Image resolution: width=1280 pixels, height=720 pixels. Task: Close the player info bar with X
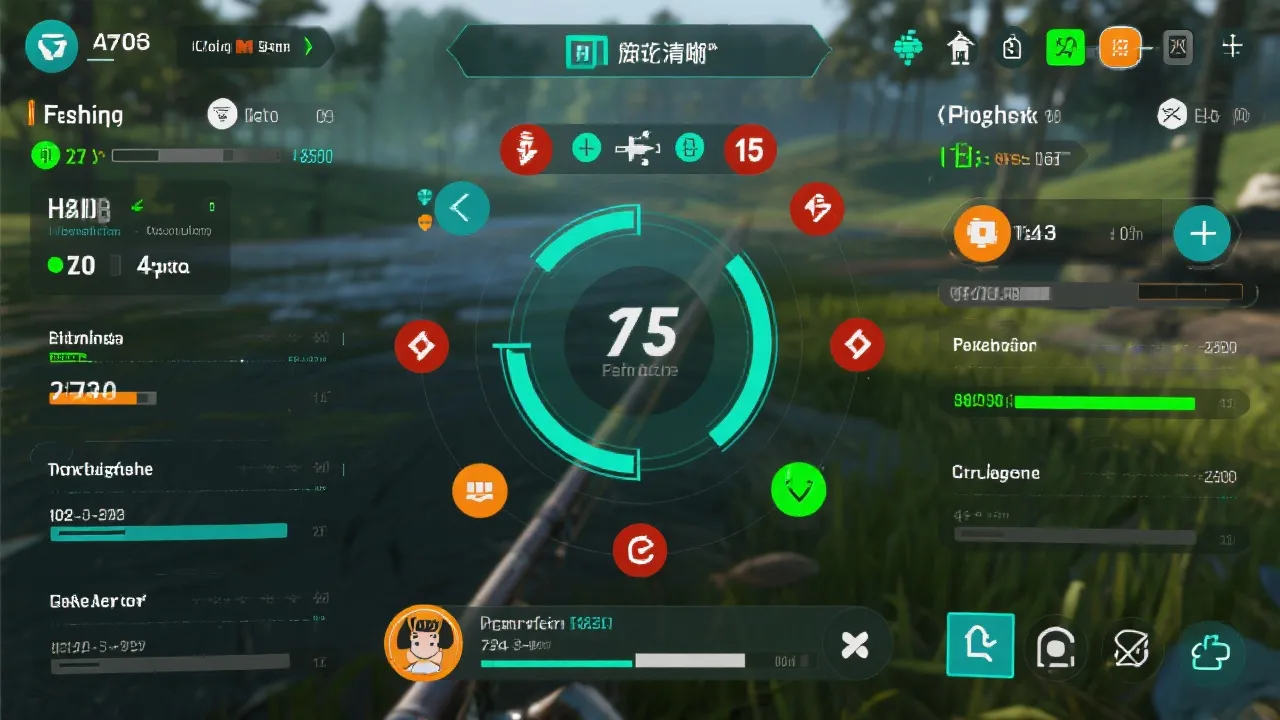pyautogui.click(x=855, y=646)
